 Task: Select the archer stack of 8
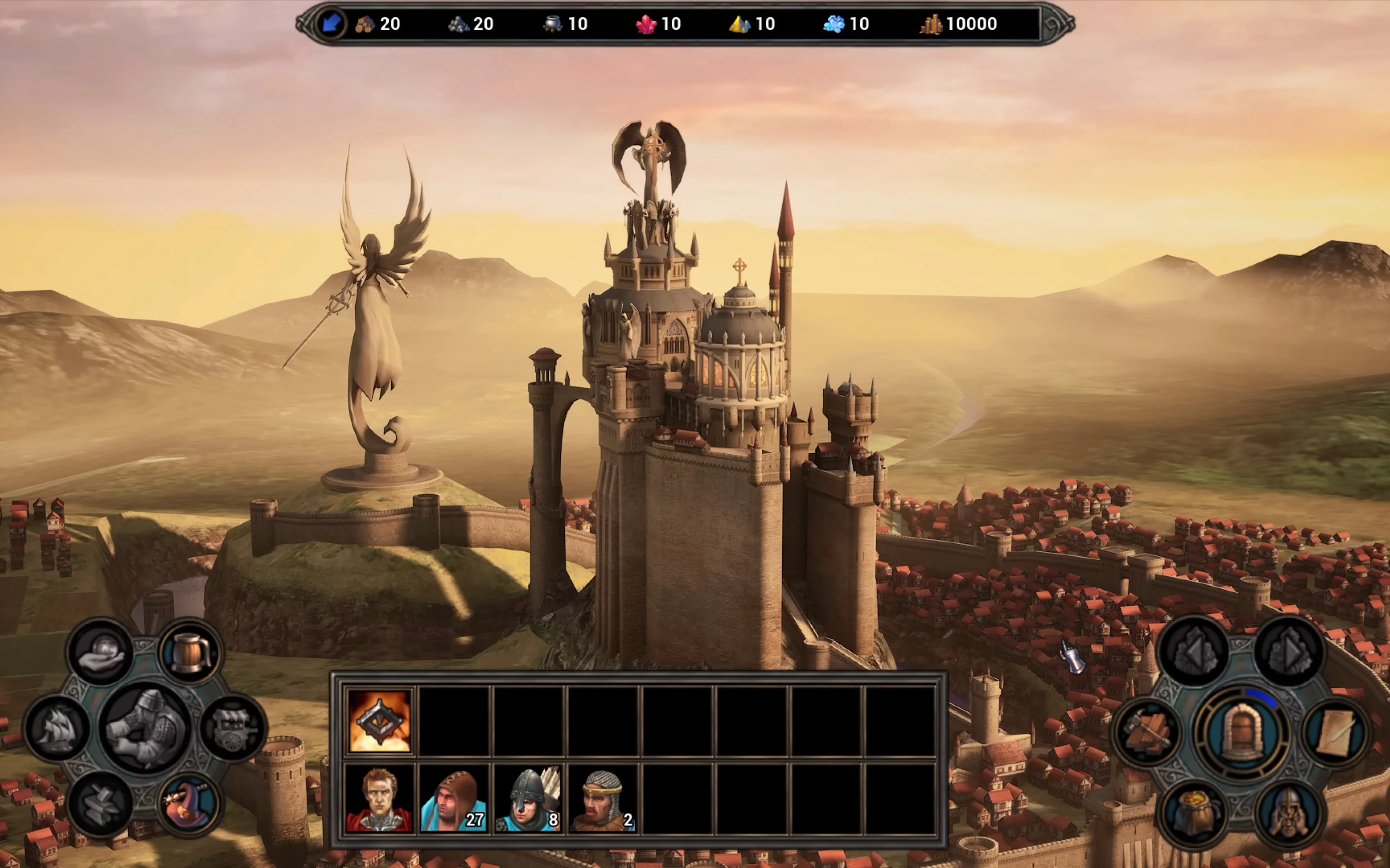[528, 798]
